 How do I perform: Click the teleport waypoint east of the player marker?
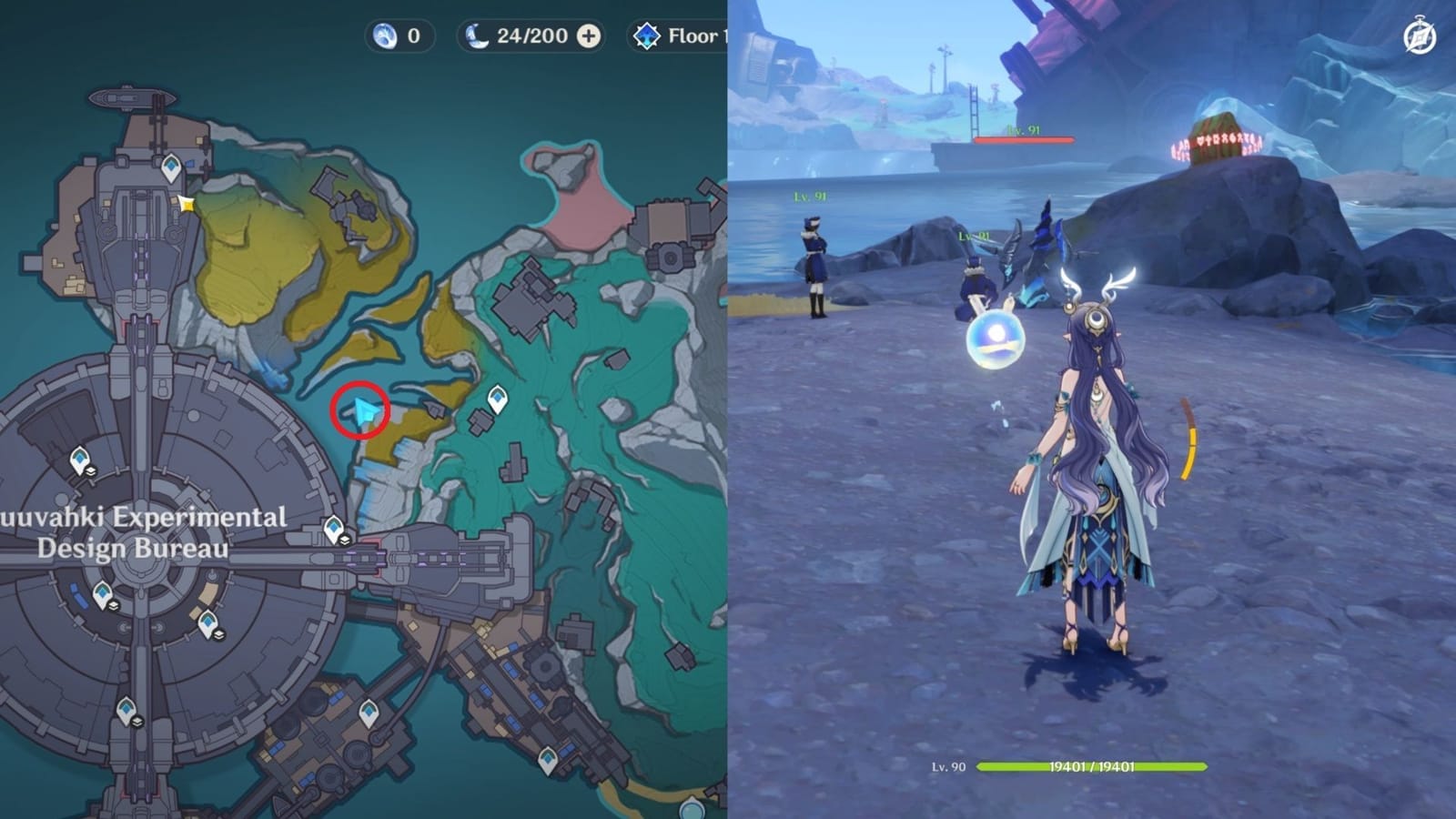pyautogui.click(x=498, y=397)
